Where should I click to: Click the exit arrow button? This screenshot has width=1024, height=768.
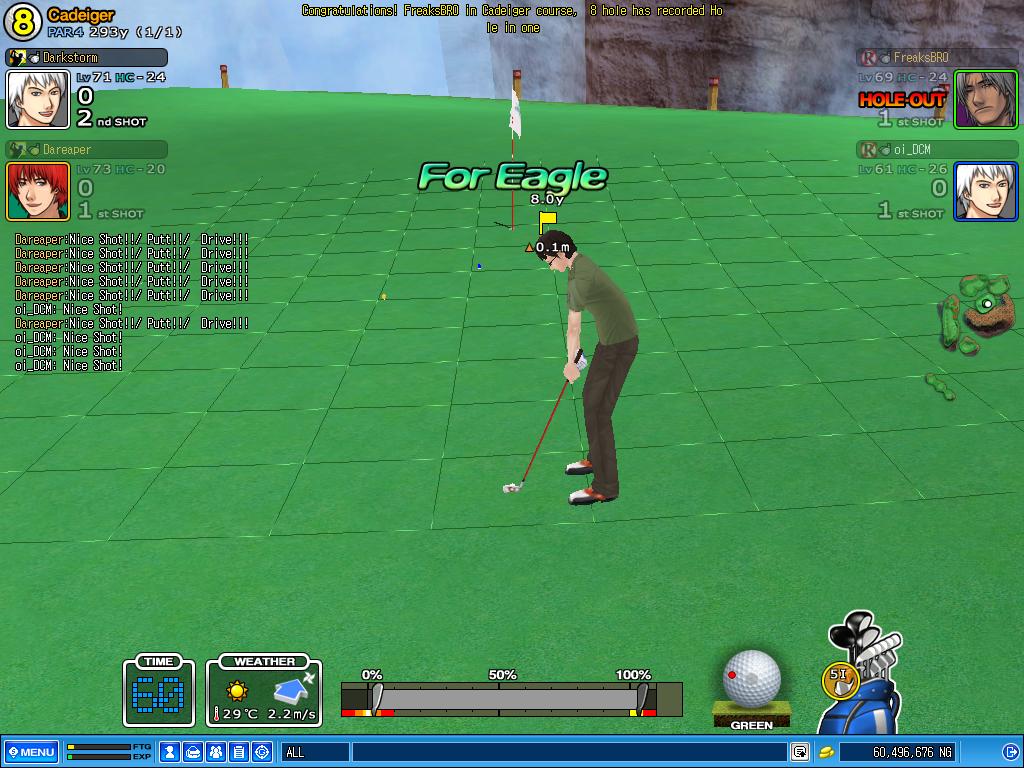click(1009, 752)
